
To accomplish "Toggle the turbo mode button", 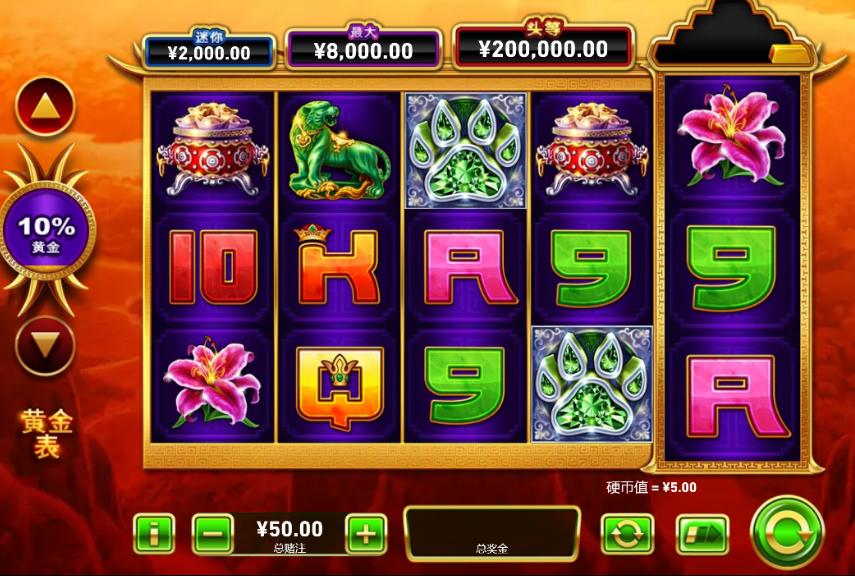I will point(701,534).
